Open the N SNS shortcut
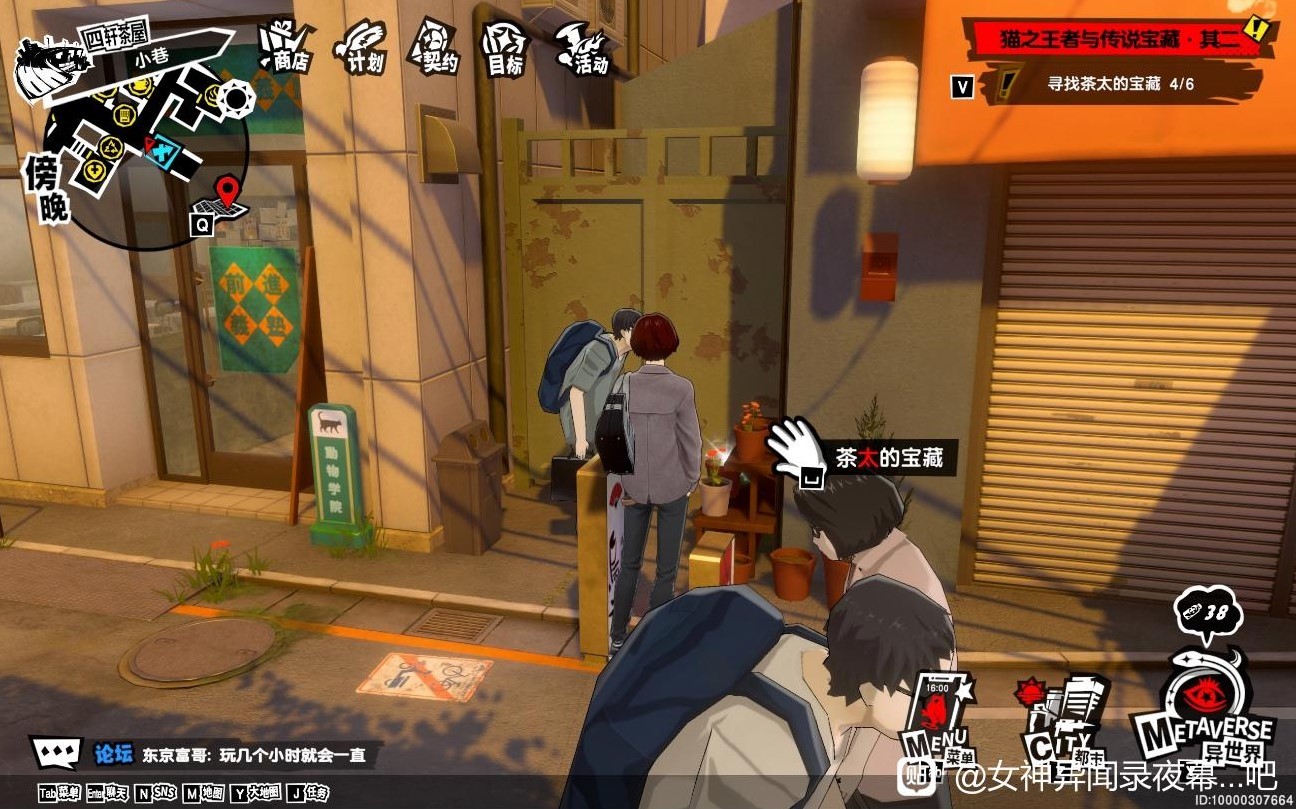Screen dimensions: 1296x809 coord(157,791)
